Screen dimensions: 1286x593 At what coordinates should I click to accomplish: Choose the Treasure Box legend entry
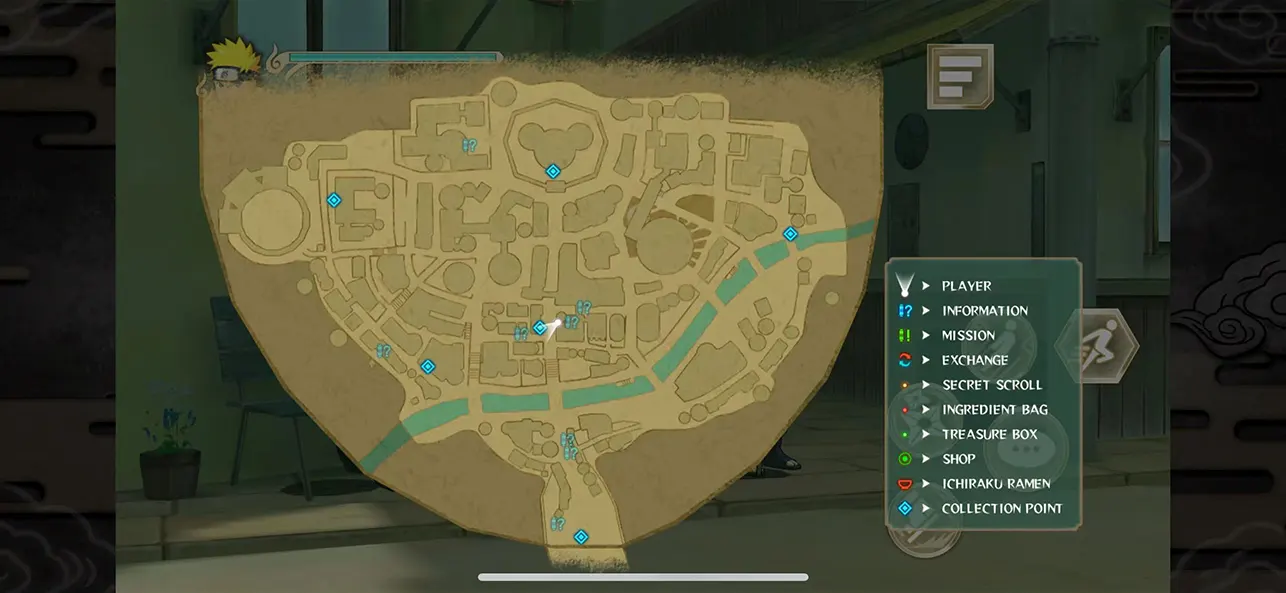989,434
